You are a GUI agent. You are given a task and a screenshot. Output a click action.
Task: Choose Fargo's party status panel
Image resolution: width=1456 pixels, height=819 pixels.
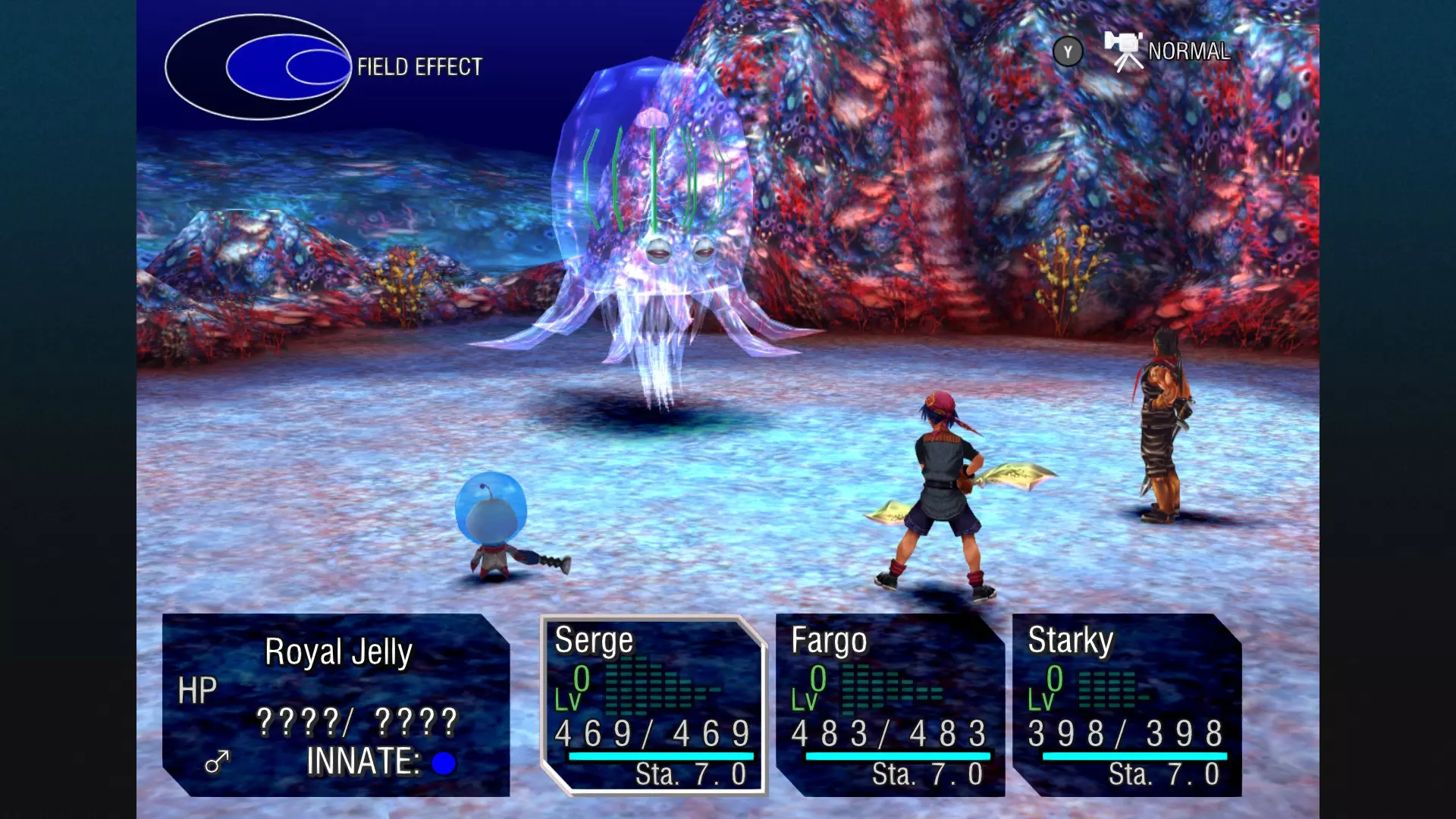click(890, 705)
